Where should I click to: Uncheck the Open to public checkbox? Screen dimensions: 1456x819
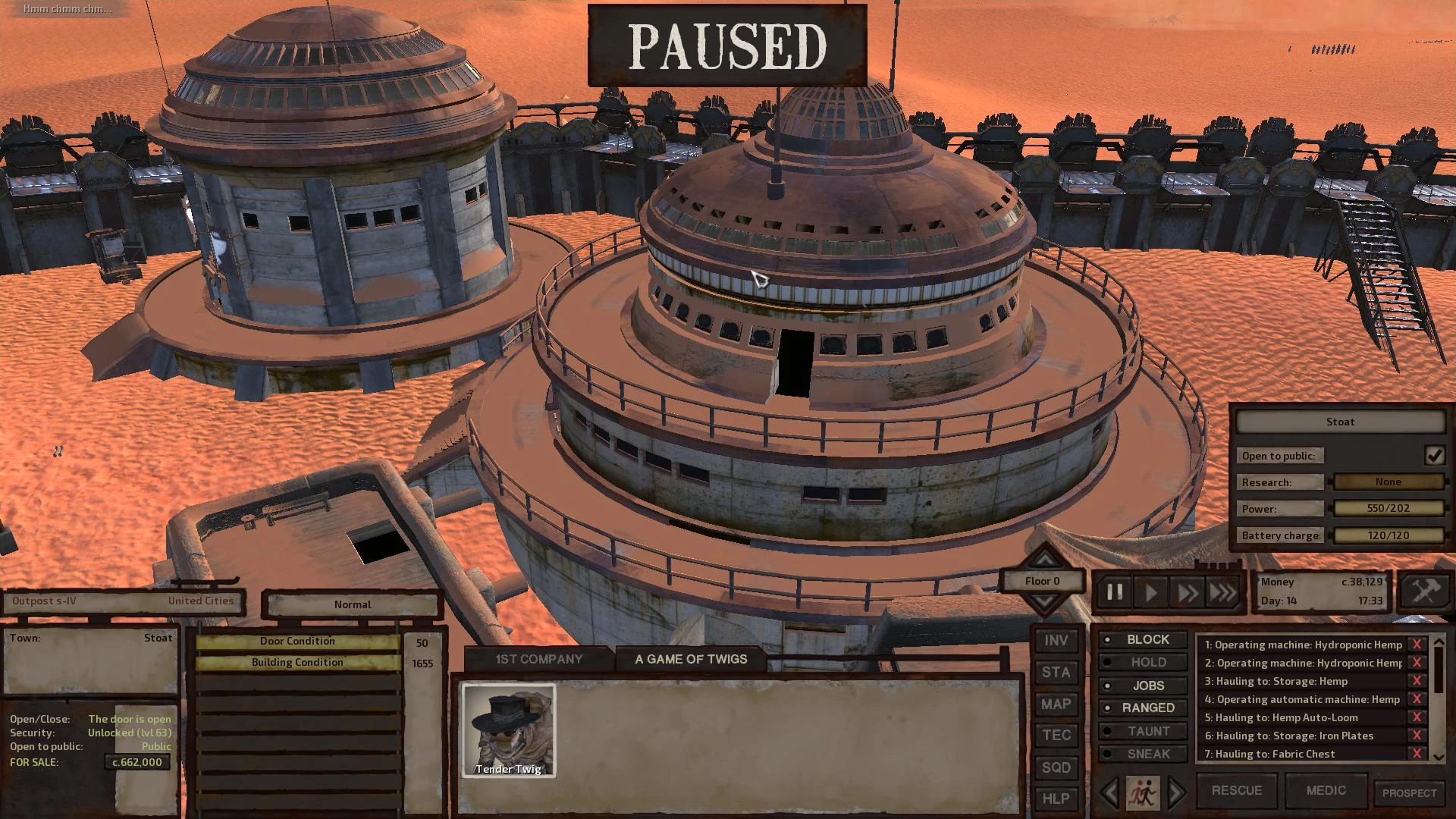coord(1434,456)
